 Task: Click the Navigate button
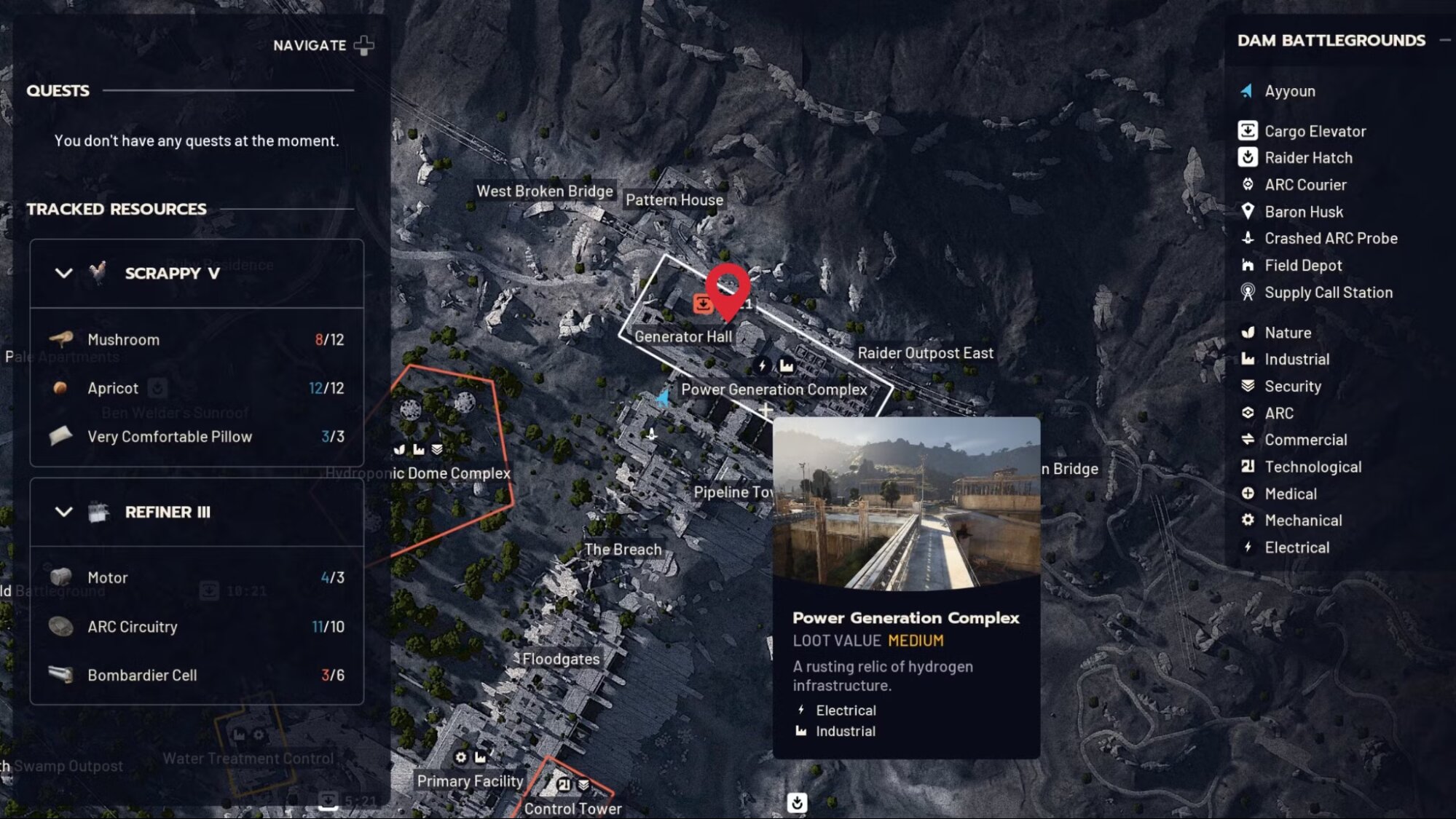coord(323,45)
